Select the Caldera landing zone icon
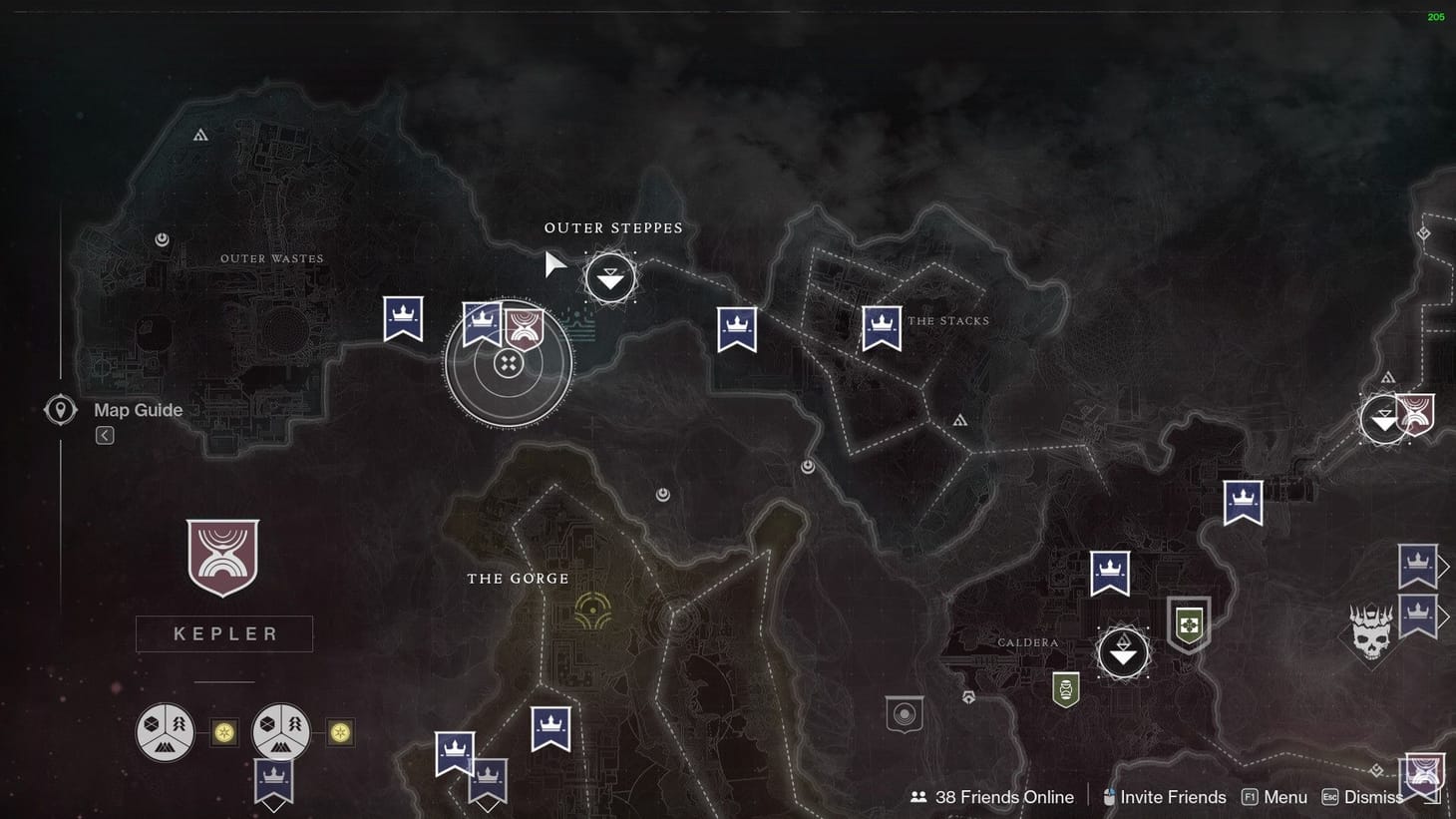The width and height of the screenshot is (1456, 819). tap(1124, 650)
